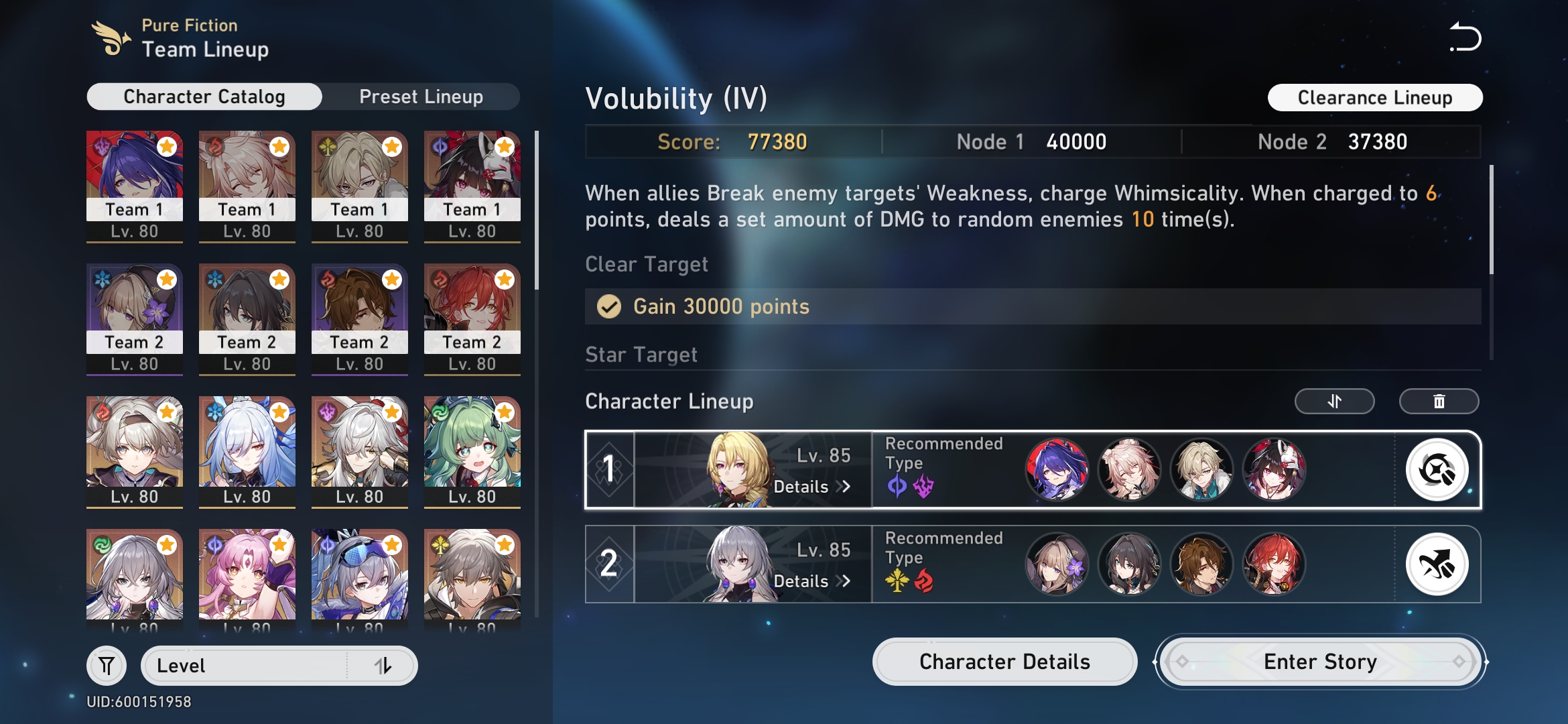1568x724 pixels.
Task: View the Clearance Lineup
Action: (1375, 97)
